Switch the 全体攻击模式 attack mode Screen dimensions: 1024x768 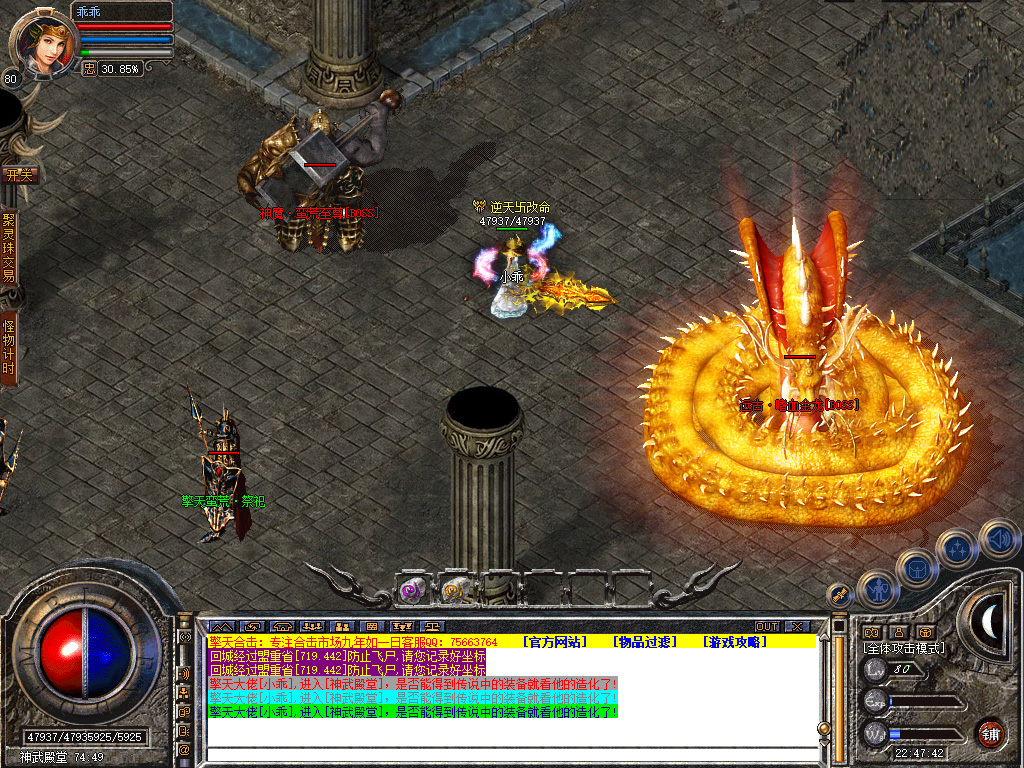(904, 648)
